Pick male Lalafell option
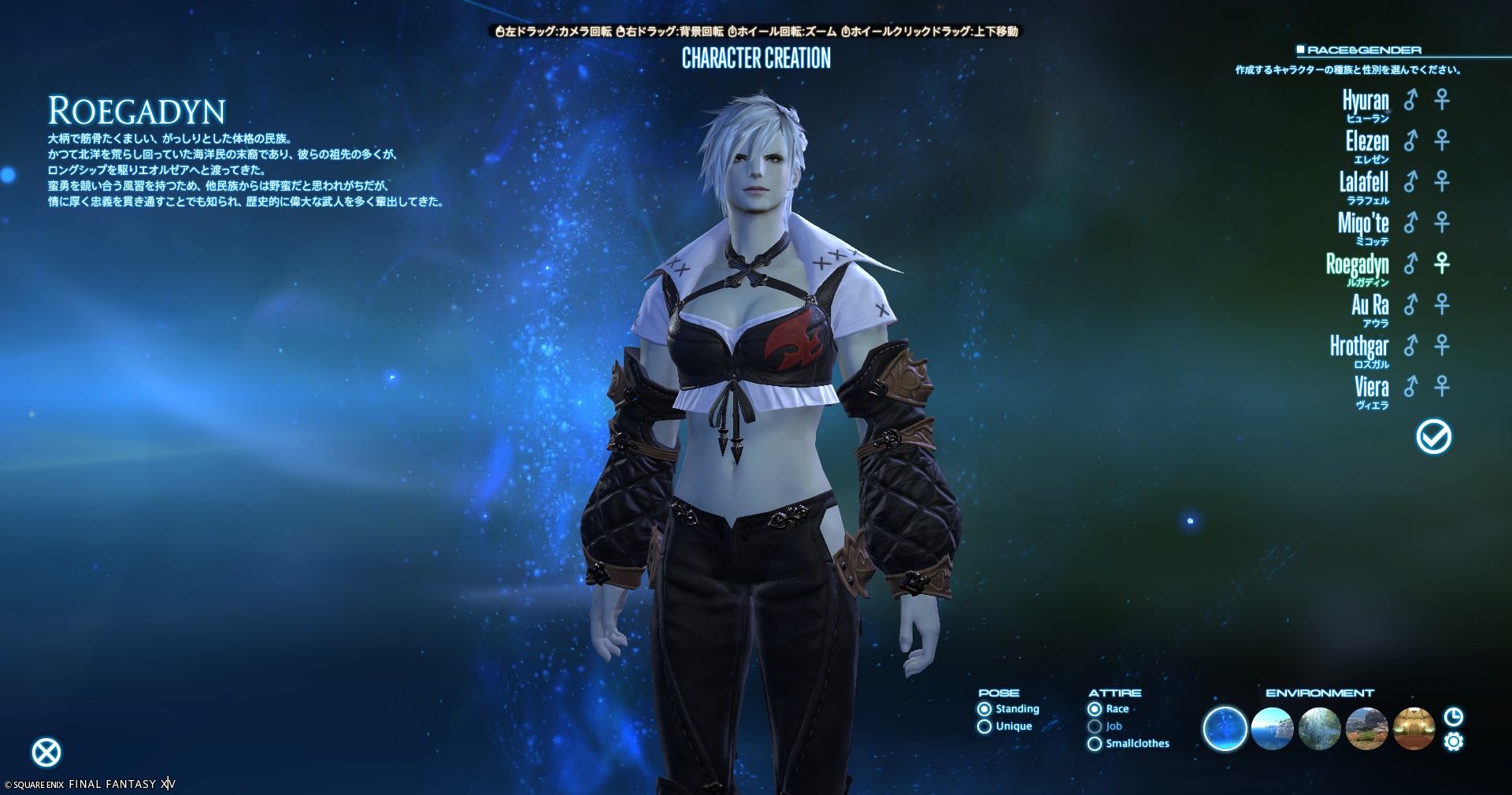 click(x=1411, y=181)
